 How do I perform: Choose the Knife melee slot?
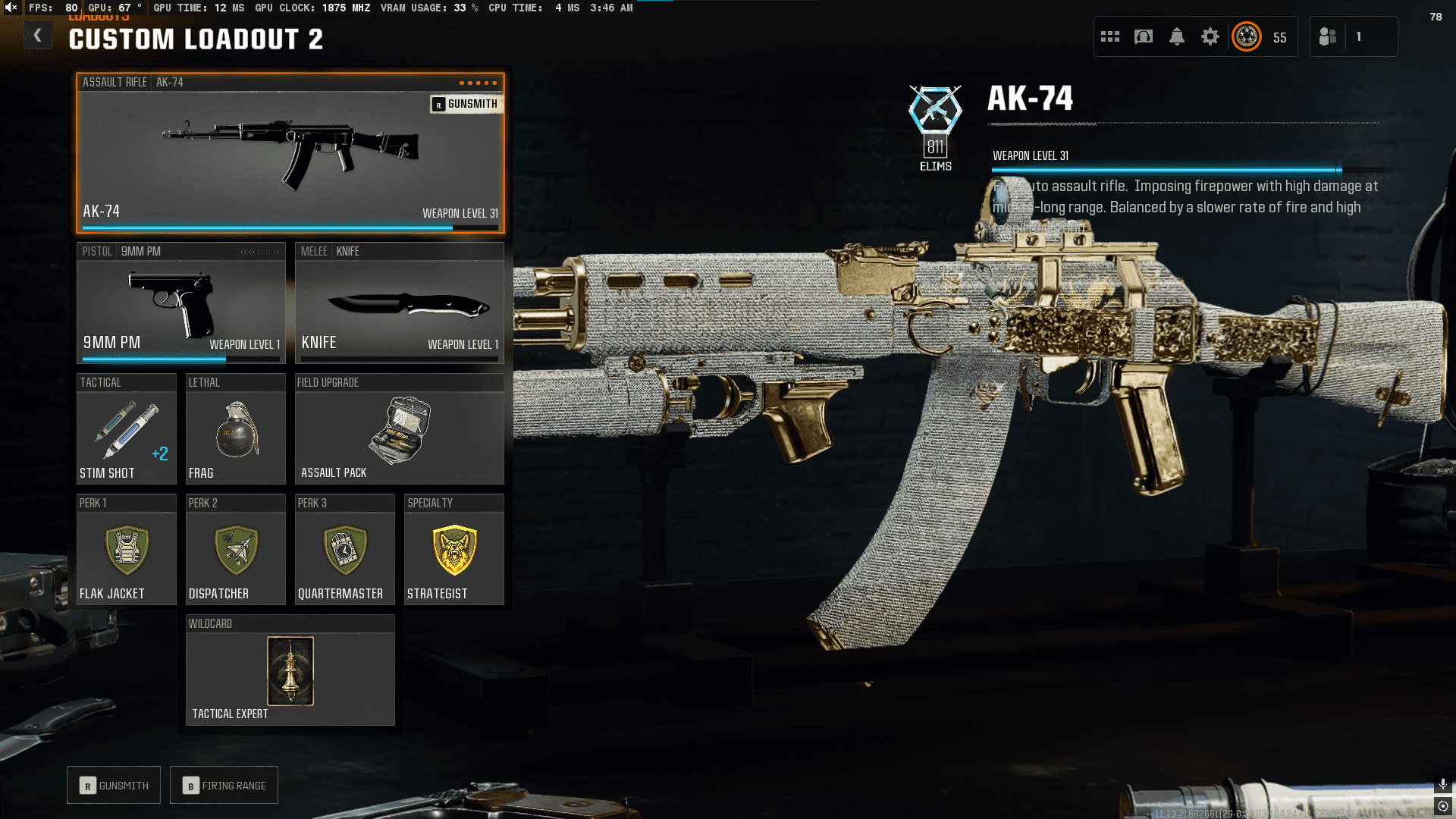tap(399, 303)
